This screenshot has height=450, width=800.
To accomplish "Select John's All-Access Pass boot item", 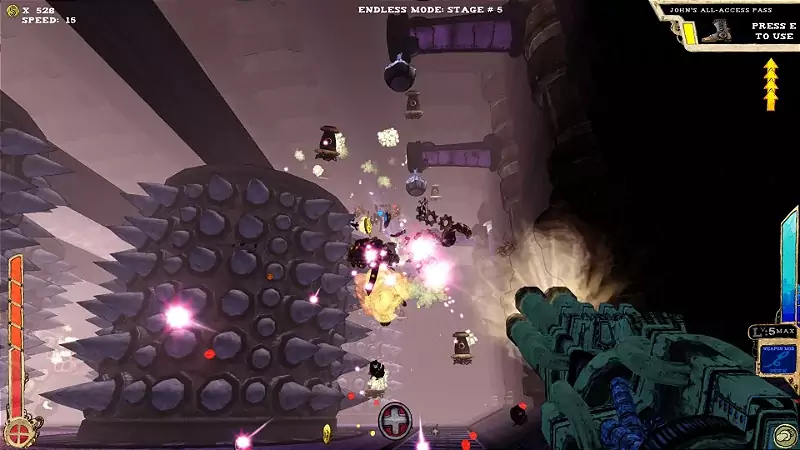I will [716, 33].
